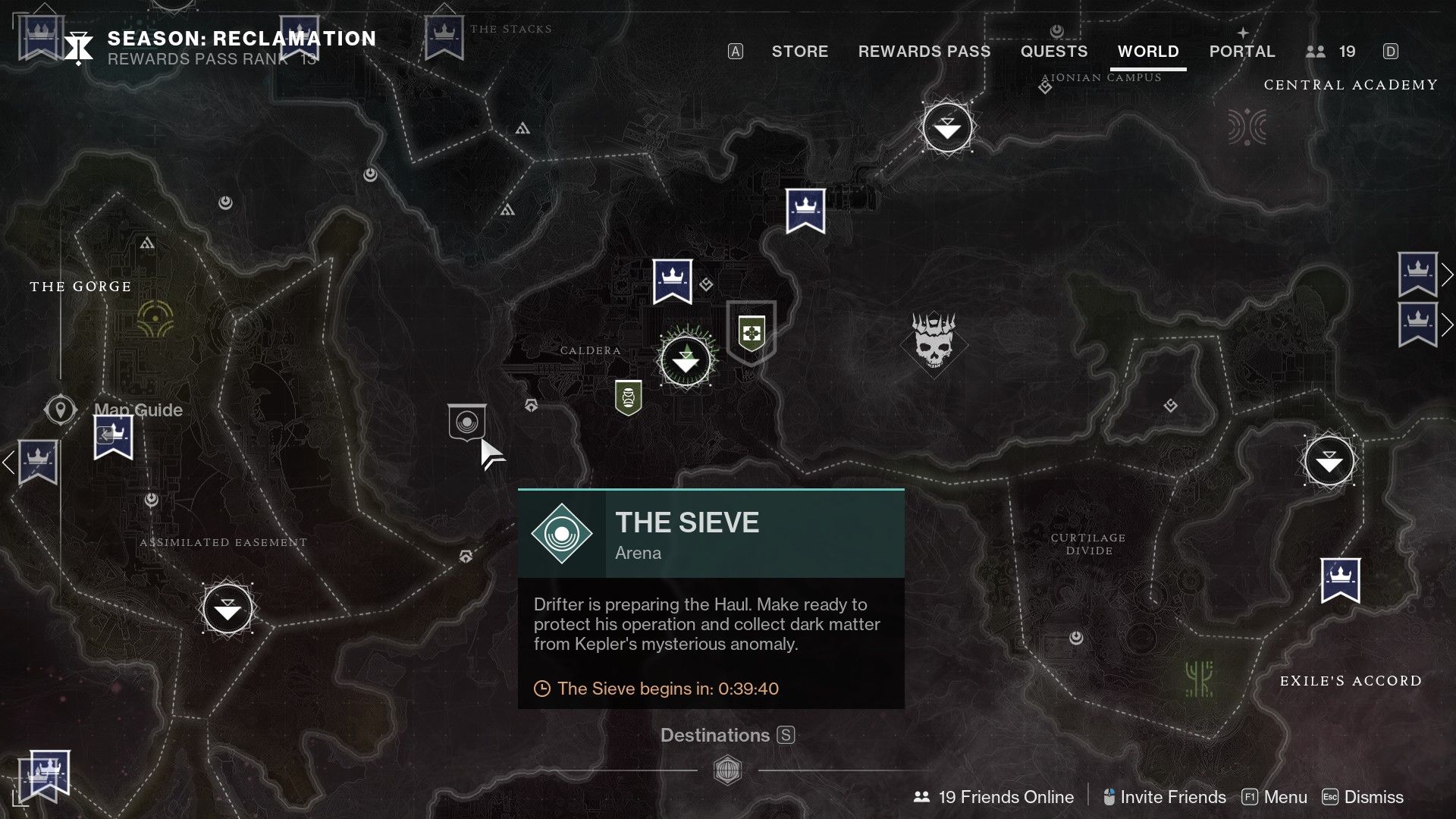Image resolution: width=1456 pixels, height=819 pixels.
Task: Open the activity icon near Aionian Campus
Action: (x=946, y=128)
